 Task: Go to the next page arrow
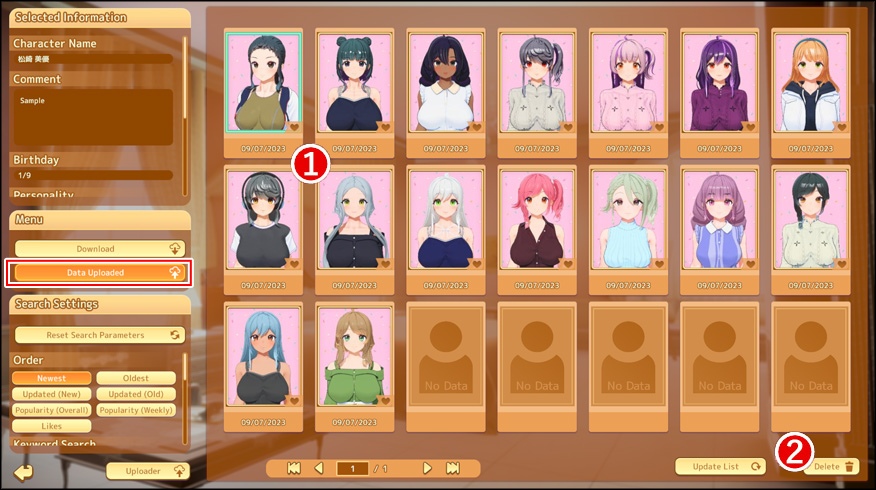427,468
